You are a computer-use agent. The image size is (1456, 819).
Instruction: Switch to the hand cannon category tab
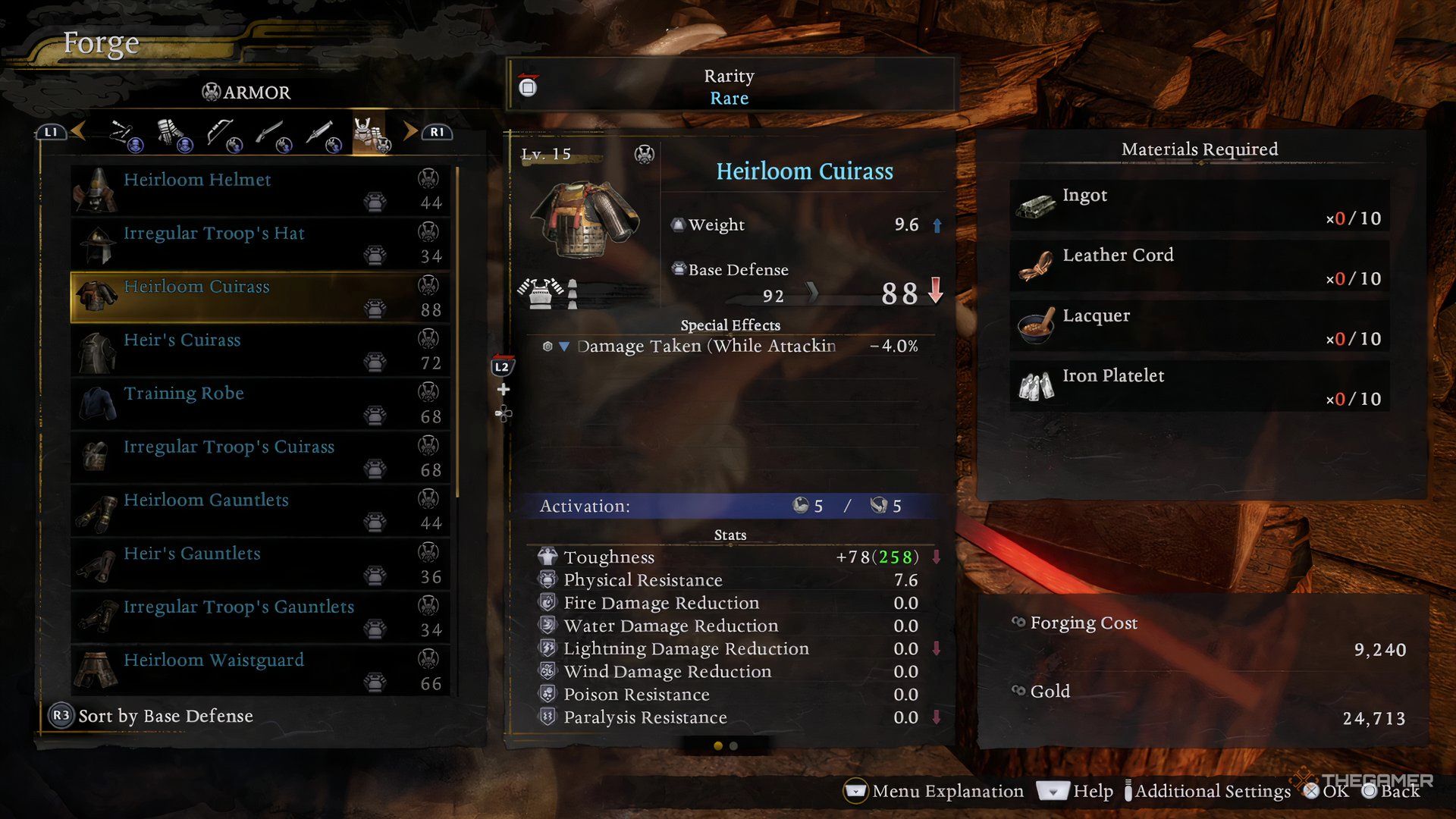(321, 134)
